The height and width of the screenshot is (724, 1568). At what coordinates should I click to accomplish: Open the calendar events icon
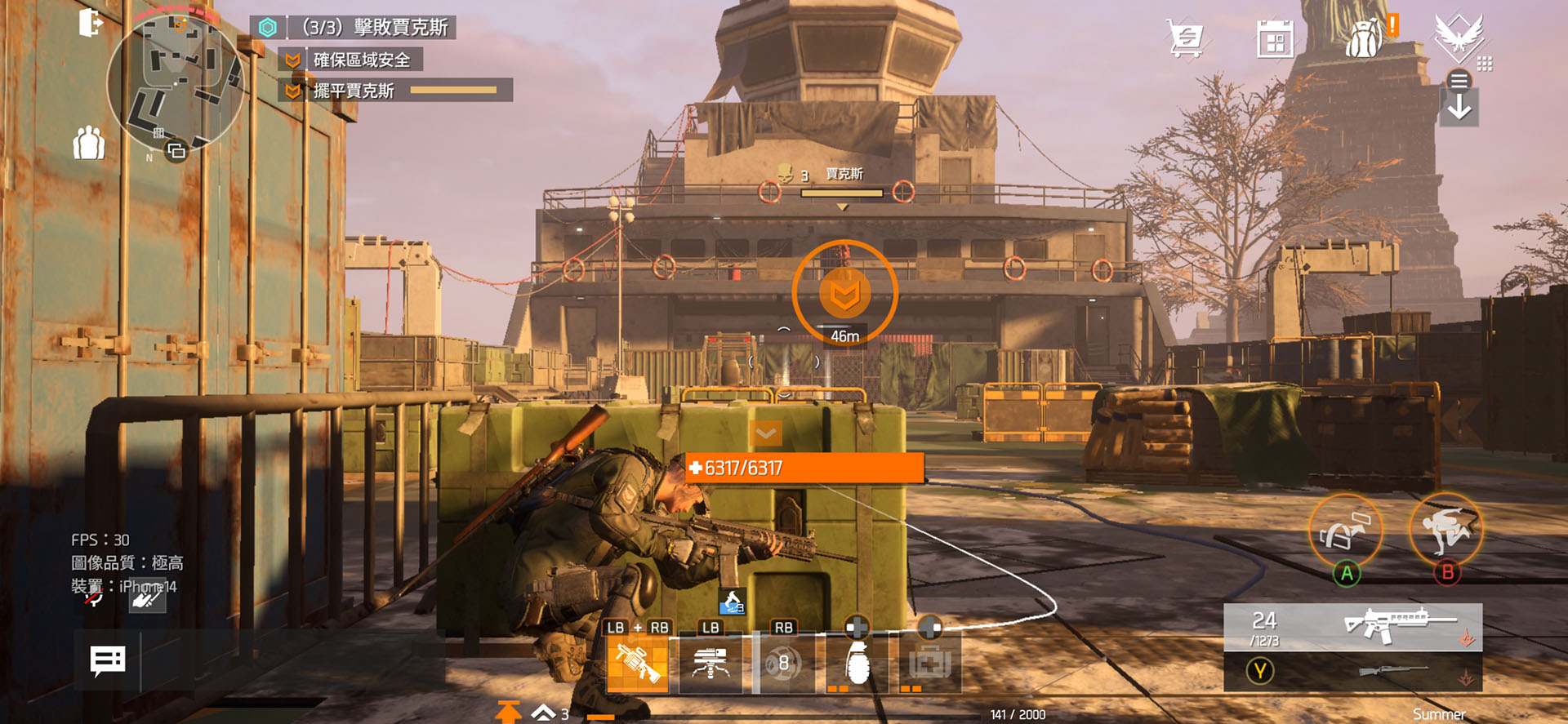[1274, 39]
